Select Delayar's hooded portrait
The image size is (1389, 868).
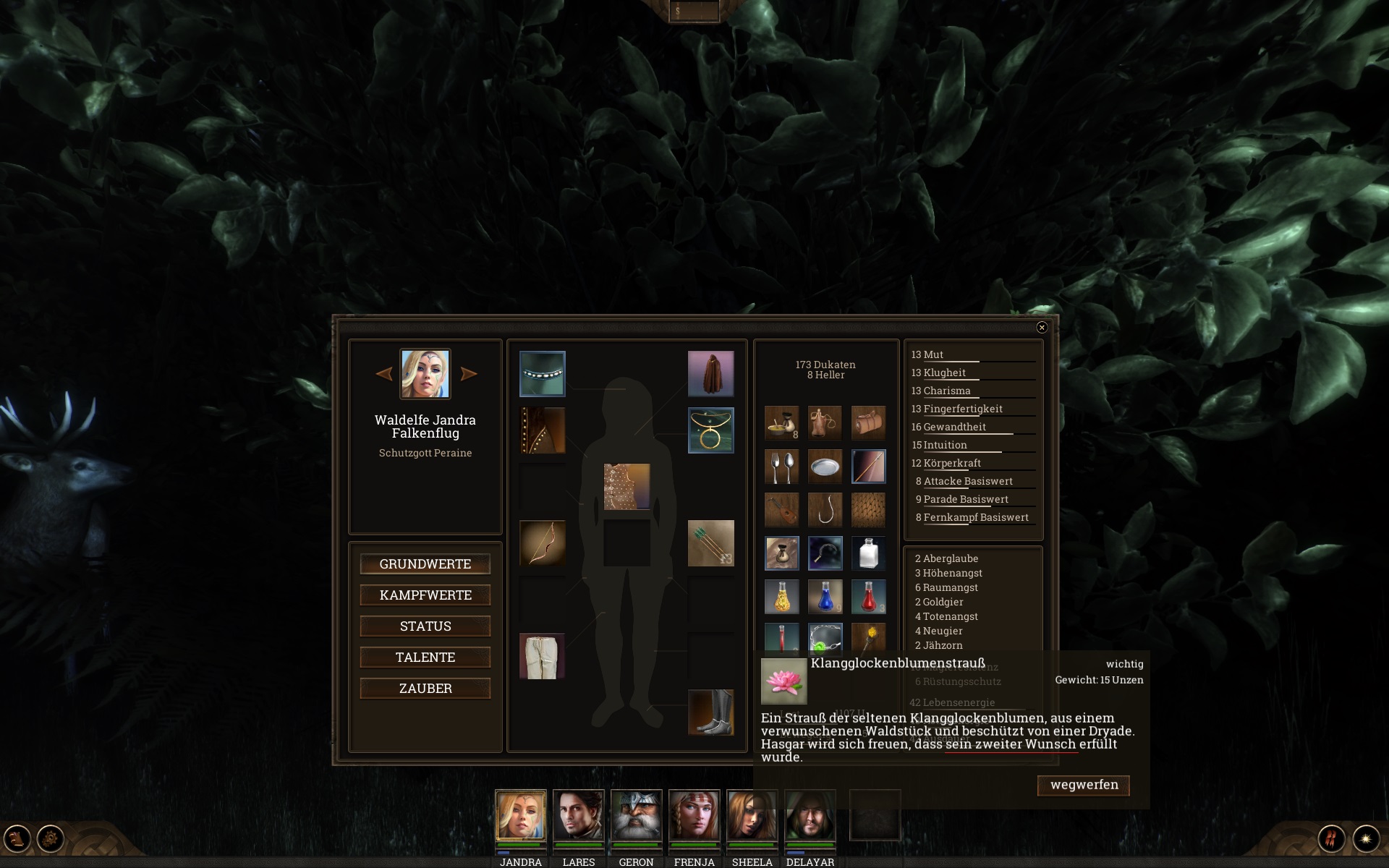(810, 815)
